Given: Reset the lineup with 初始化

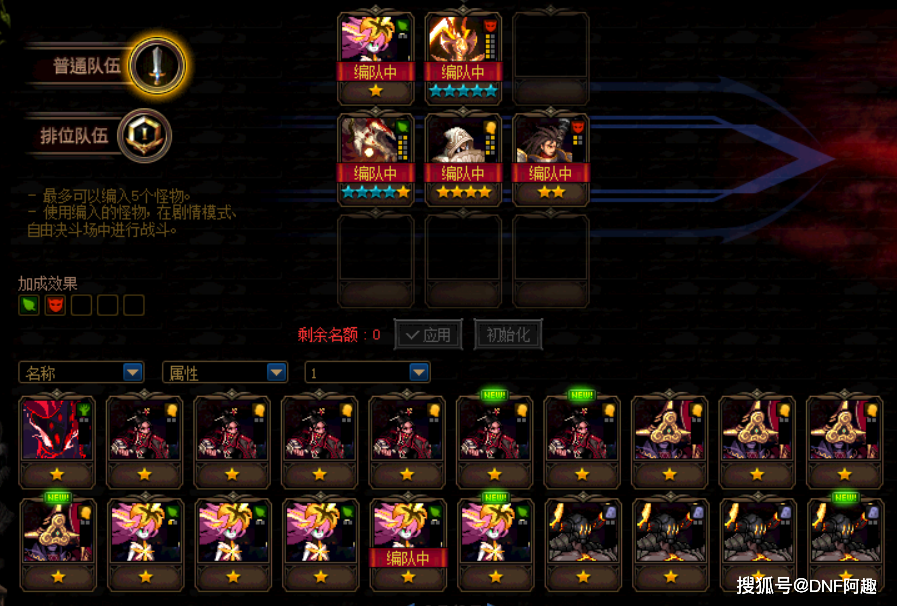Looking at the screenshot, I should click(508, 335).
